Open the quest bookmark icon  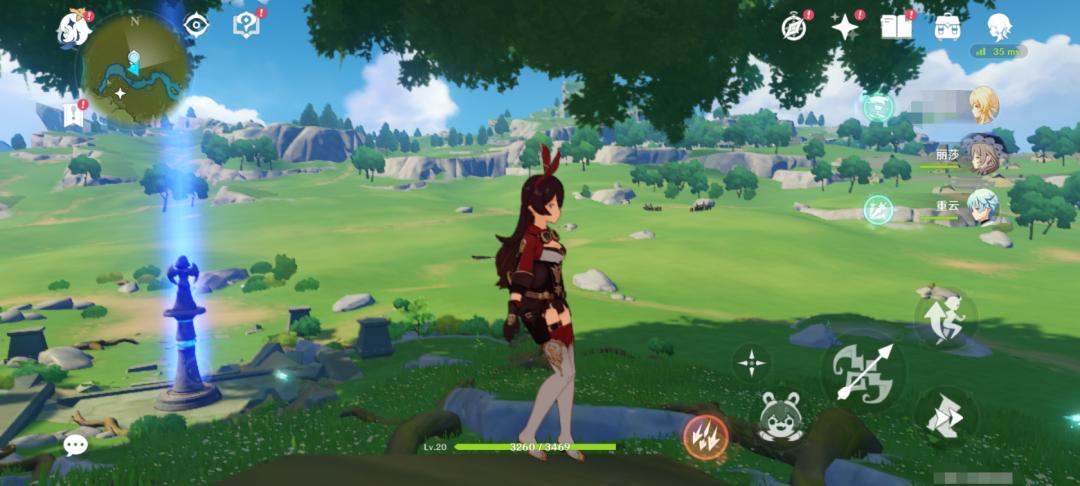coord(72,114)
